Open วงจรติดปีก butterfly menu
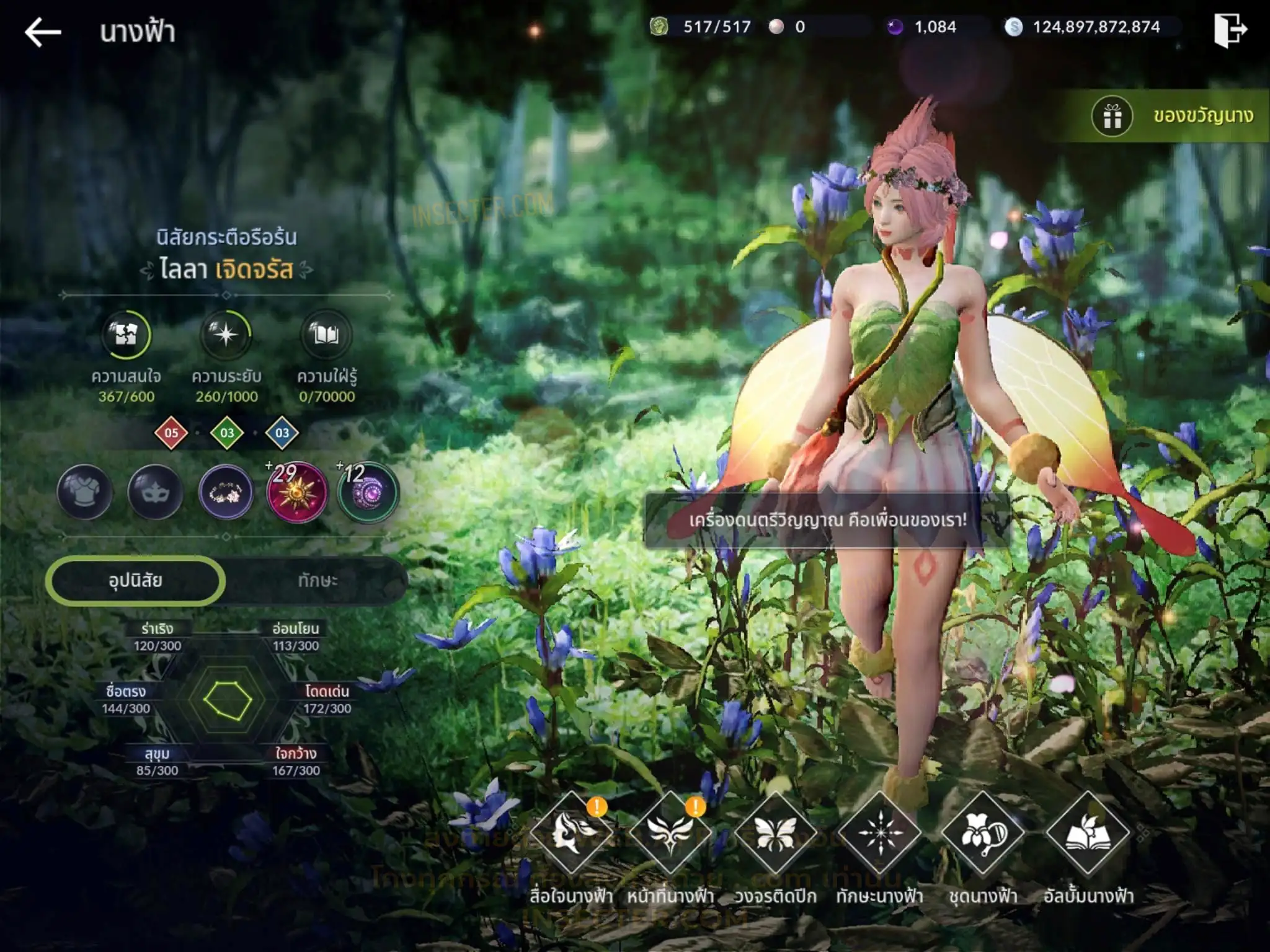 (775, 834)
